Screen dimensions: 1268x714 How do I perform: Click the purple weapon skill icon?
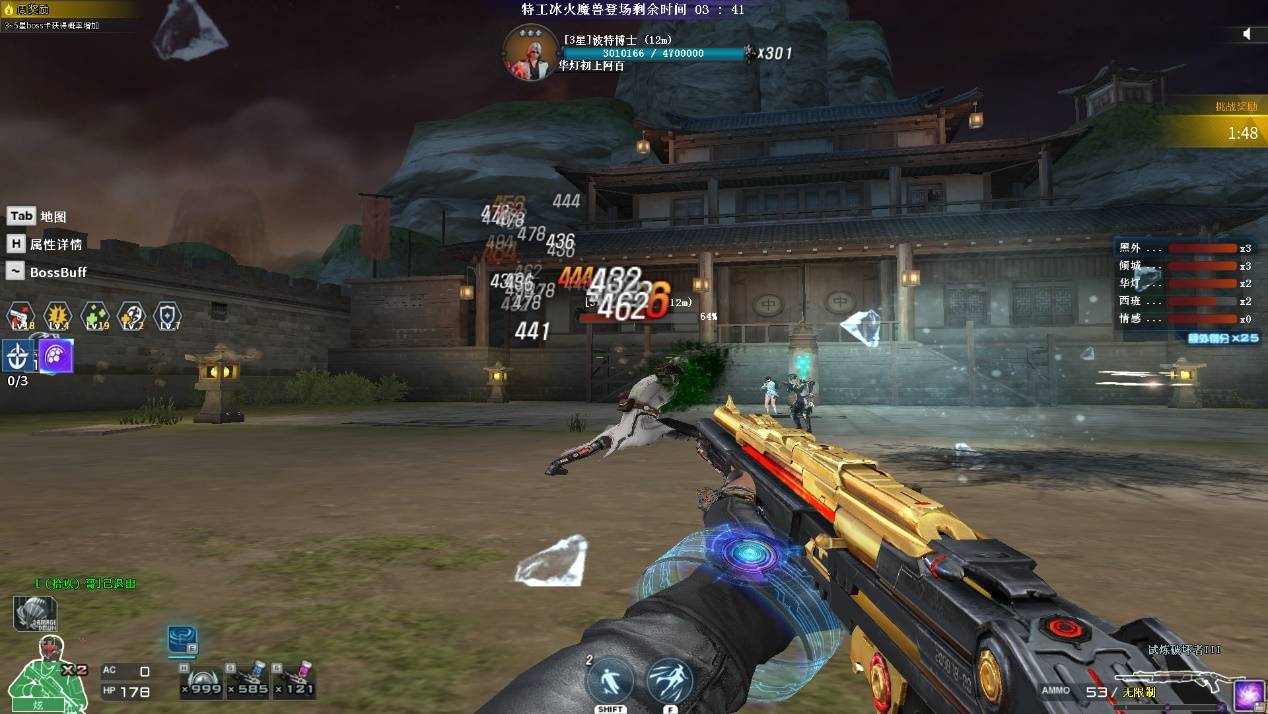[x=1248, y=695]
